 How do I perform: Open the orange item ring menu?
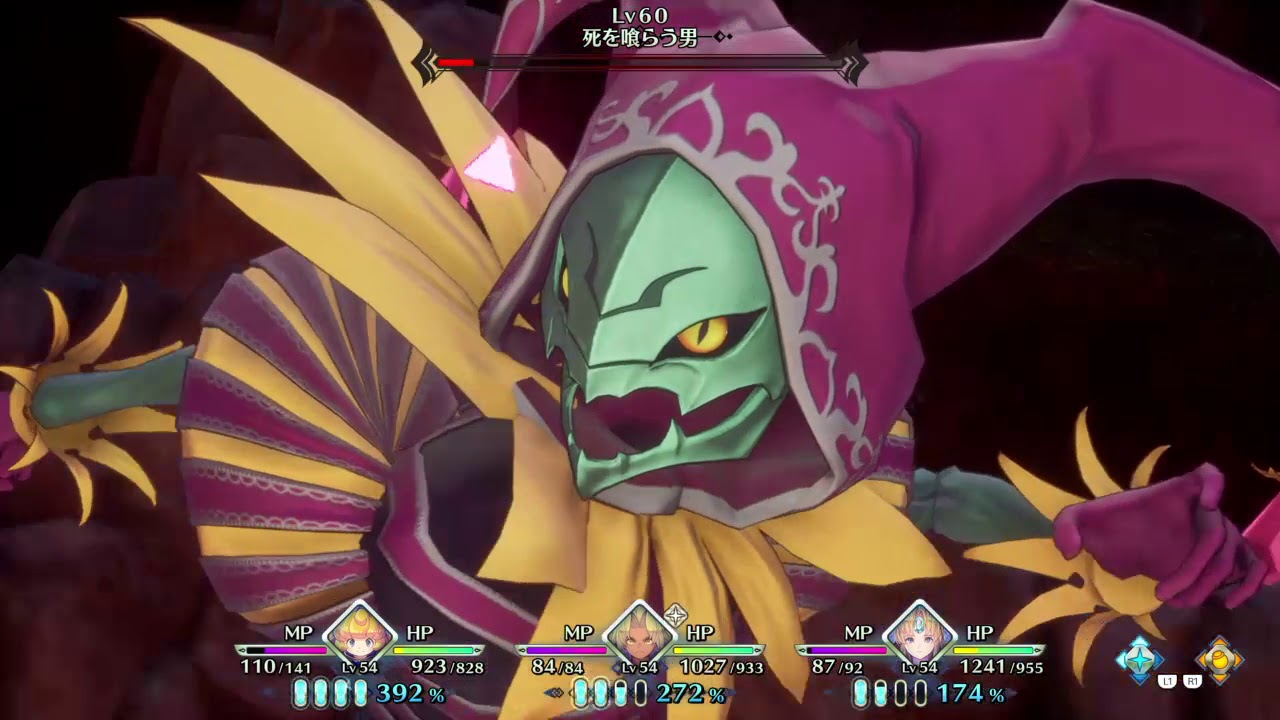coord(1219,659)
